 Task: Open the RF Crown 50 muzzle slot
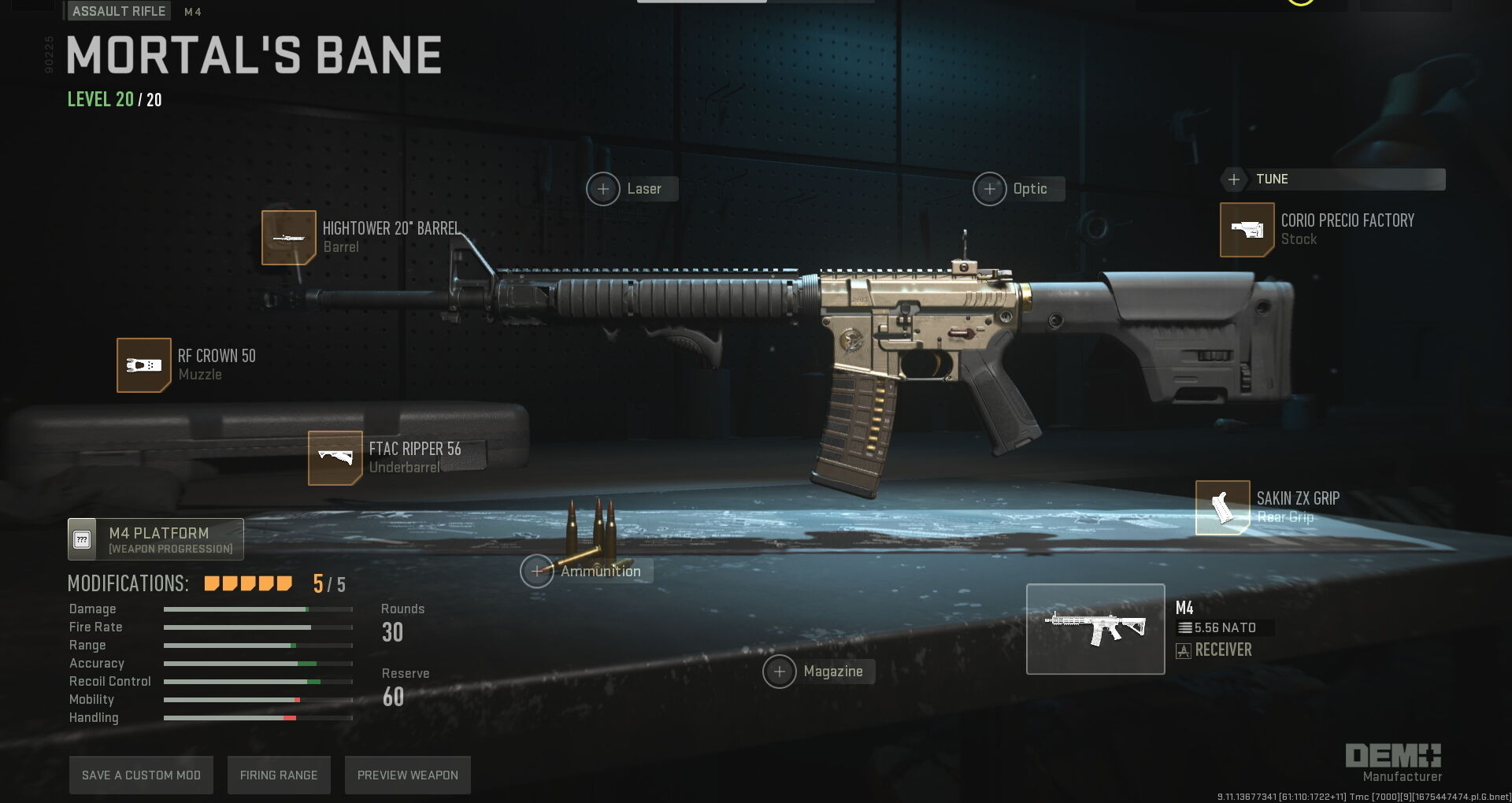tap(144, 365)
